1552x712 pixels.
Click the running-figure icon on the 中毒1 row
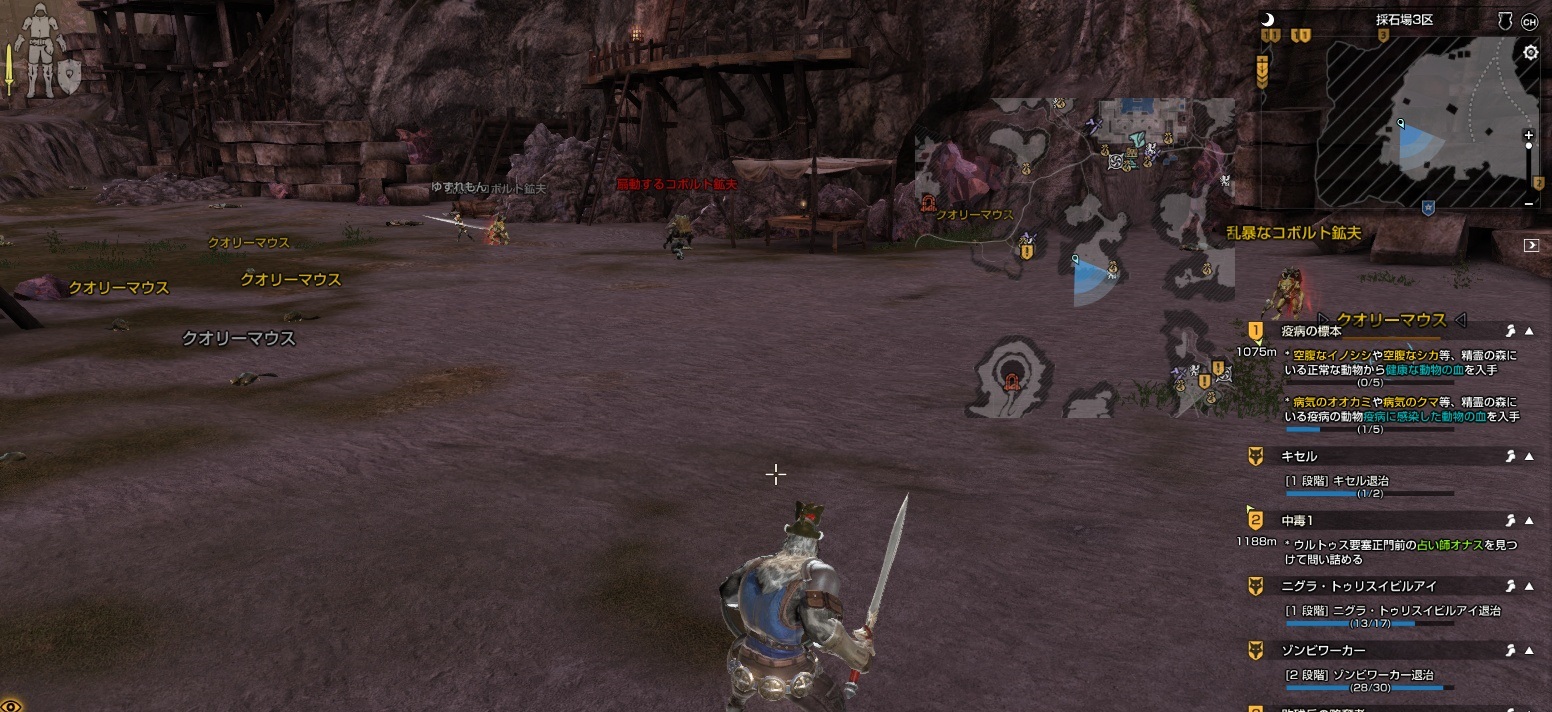(1510, 521)
